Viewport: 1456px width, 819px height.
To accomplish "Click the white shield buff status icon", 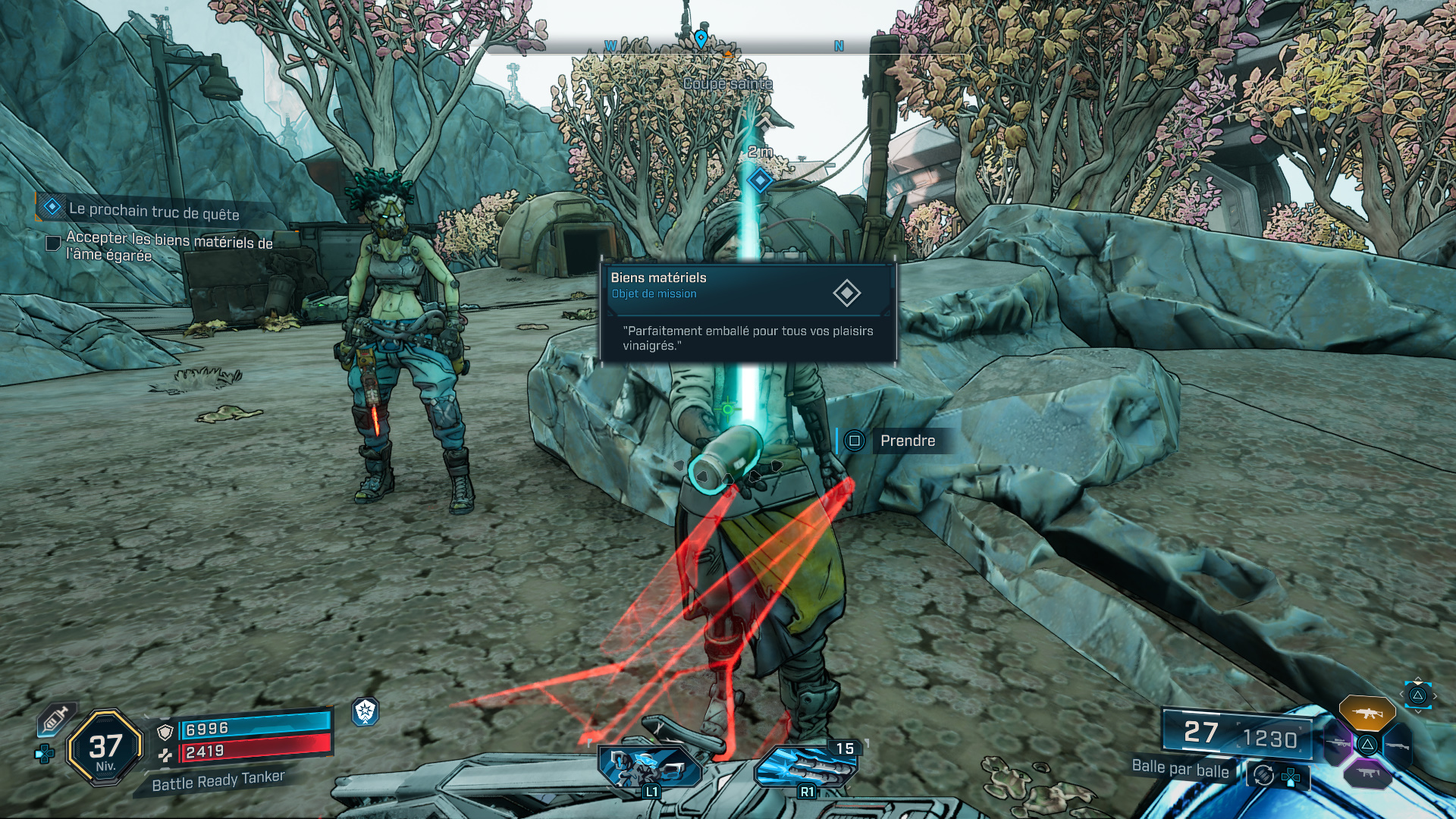I will [366, 711].
